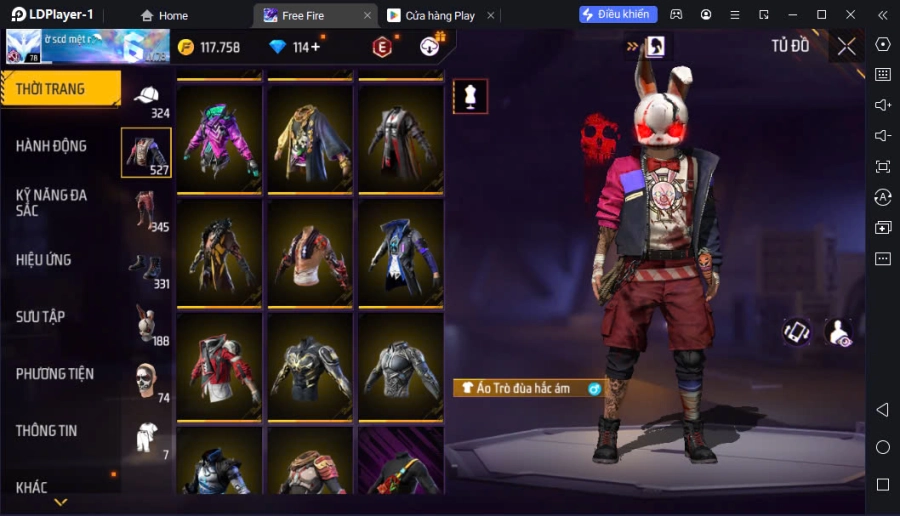Screen dimensions: 900x516
Task: Select the shoes subcategory icon
Action: pos(147,268)
